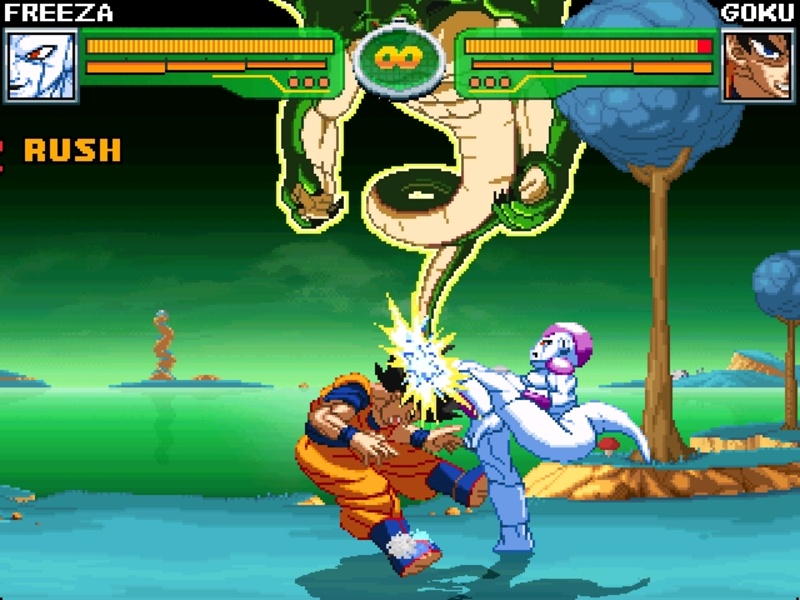Screen dimensions: 800x600
Task: Click Freeza's character portrait
Action: [x=42, y=65]
